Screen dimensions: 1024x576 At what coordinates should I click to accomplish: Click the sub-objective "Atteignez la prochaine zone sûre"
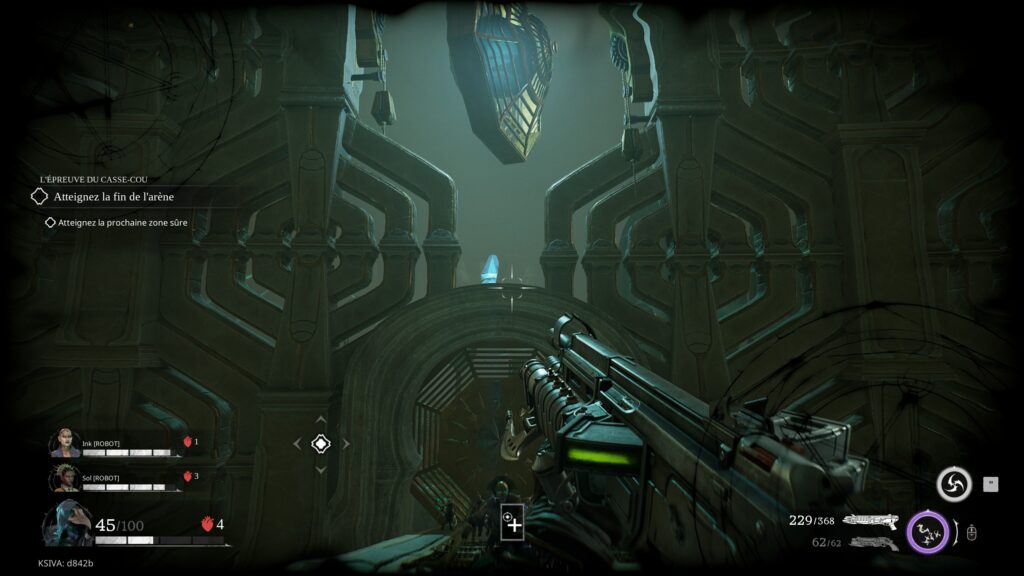(122, 223)
